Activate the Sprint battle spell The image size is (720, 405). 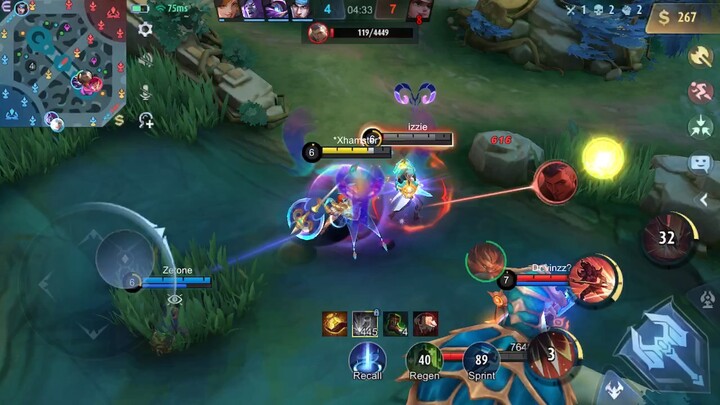(x=481, y=358)
